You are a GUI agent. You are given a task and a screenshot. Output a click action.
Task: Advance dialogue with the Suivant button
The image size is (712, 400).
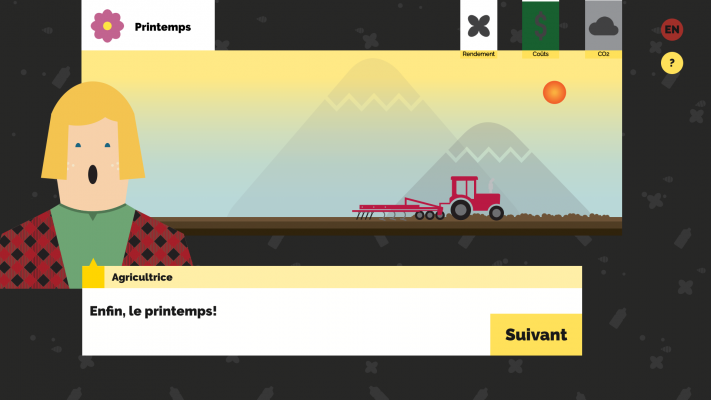535,335
